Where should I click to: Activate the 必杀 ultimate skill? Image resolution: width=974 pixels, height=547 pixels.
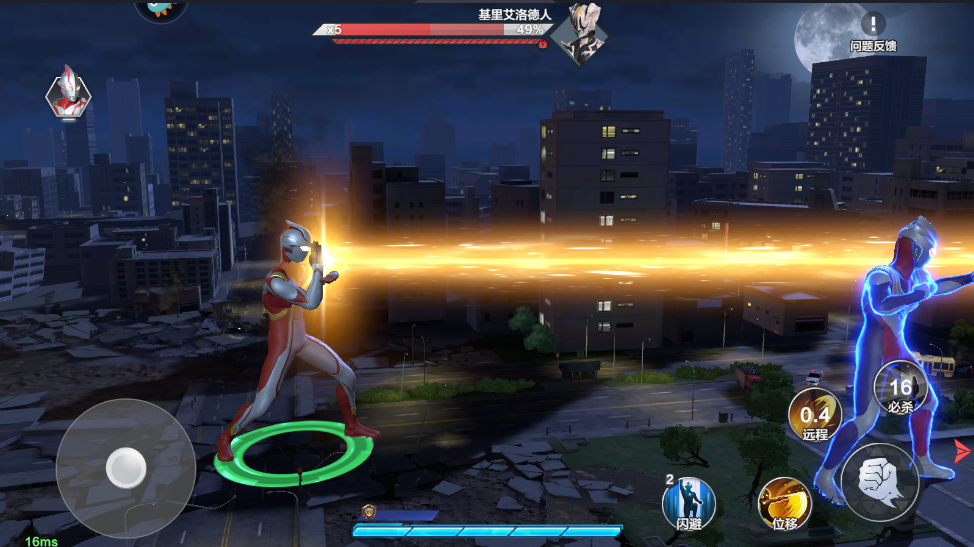(x=899, y=389)
